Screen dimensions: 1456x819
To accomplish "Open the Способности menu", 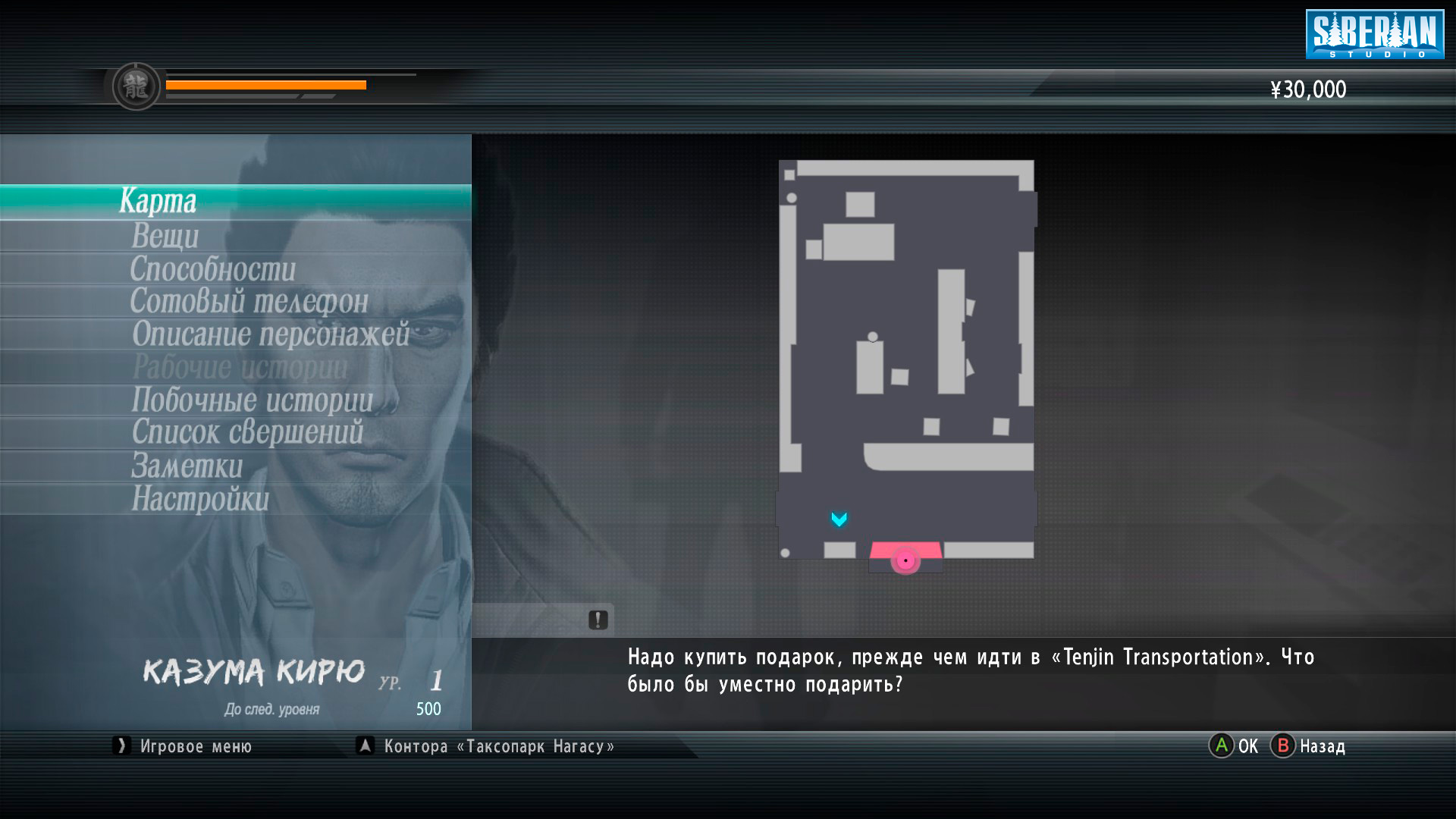I will coord(212,269).
